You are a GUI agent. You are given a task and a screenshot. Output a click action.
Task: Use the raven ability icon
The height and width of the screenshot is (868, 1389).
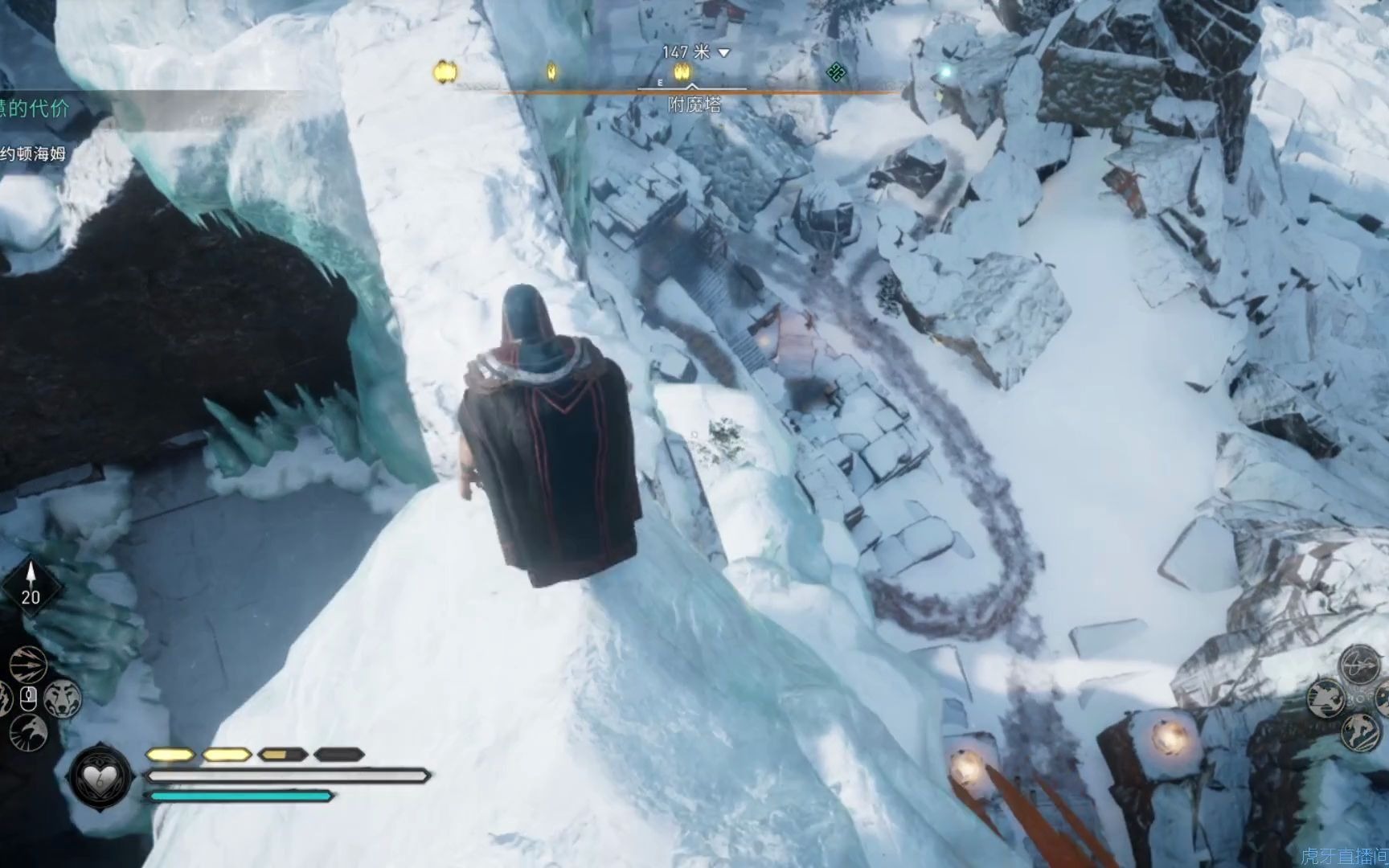[x=29, y=731]
